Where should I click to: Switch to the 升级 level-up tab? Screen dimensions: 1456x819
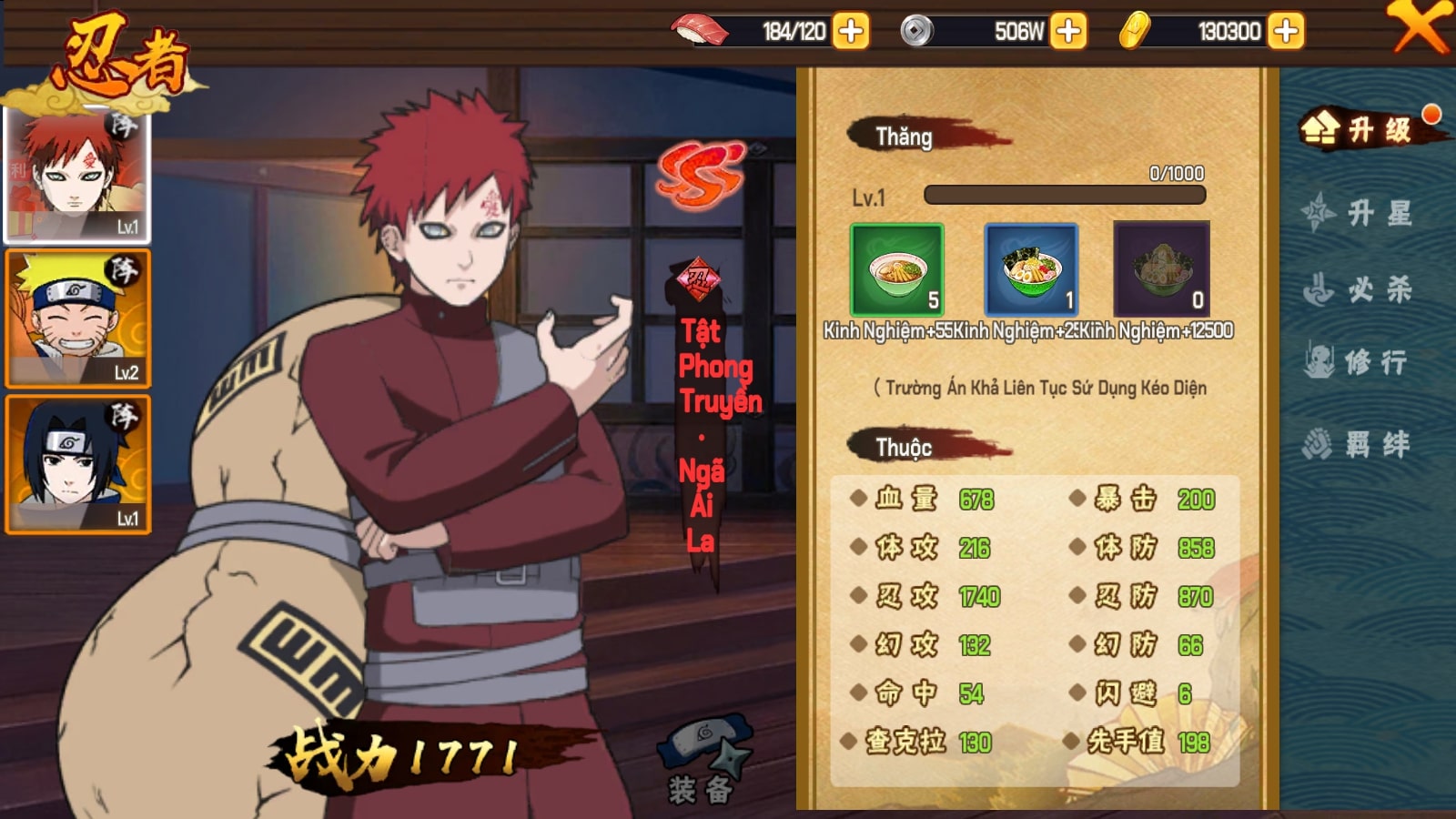point(1366,129)
